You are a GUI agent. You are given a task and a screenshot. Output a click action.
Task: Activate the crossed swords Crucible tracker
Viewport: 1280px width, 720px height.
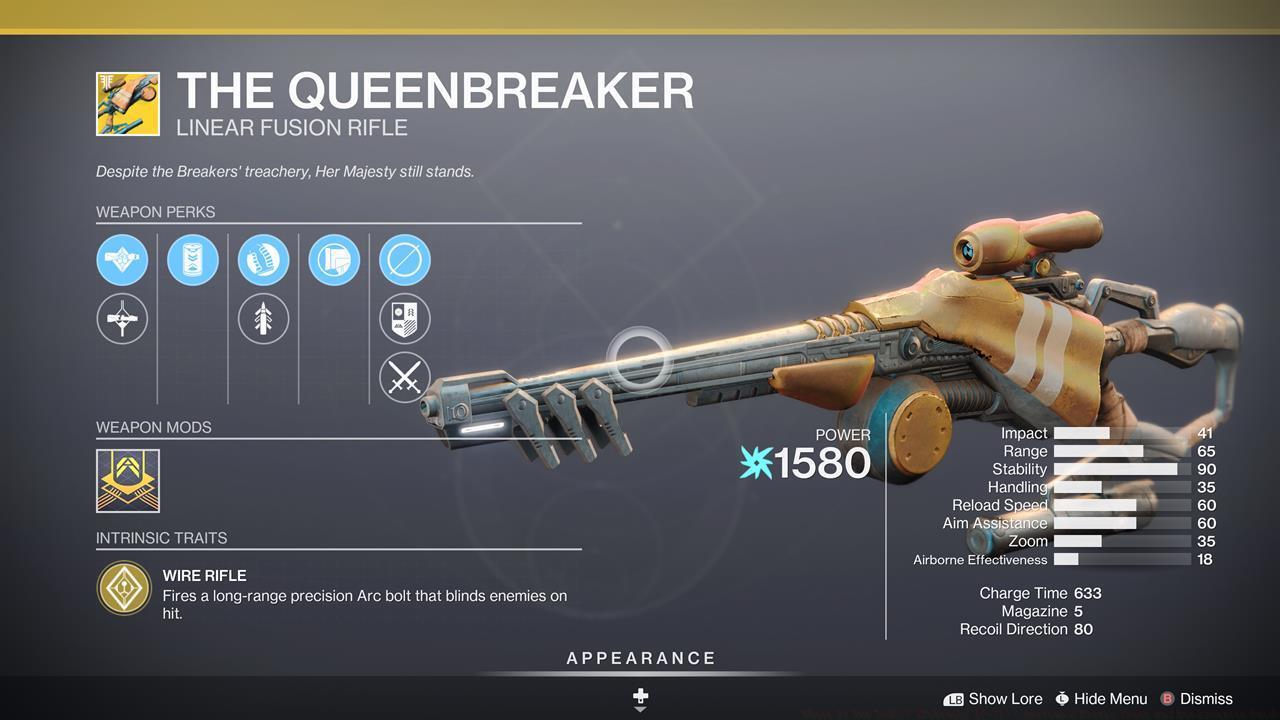[x=405, y=379]
